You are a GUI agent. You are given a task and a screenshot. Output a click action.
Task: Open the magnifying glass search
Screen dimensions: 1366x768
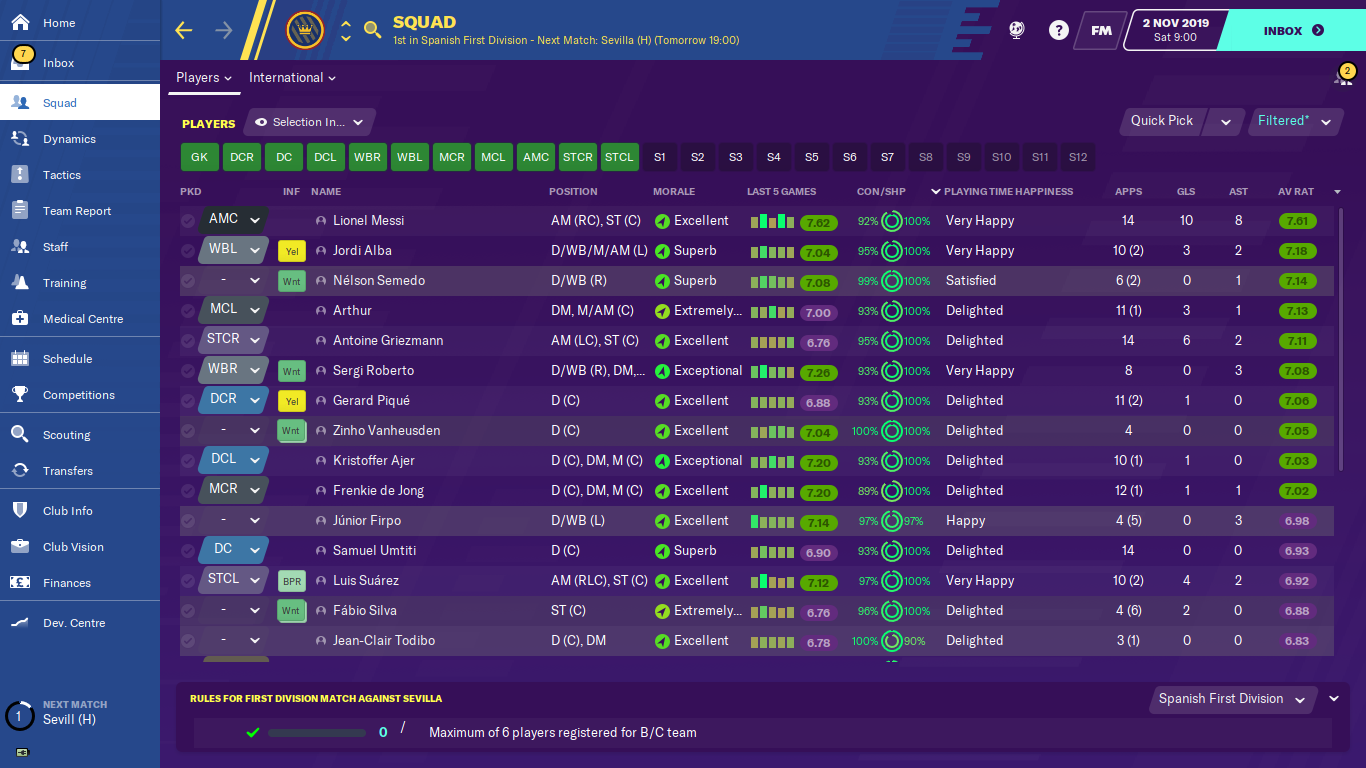click(373, 30)
